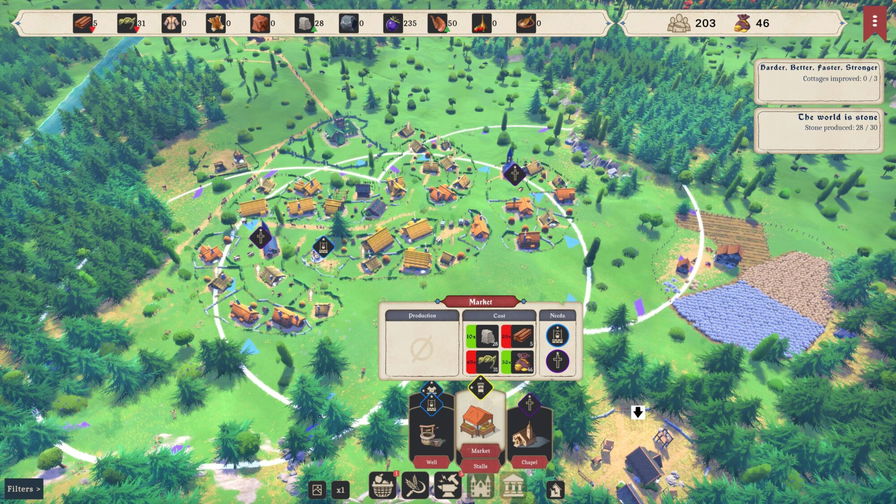The image size is (896, 504).
Task: Select the Chapel building card
Action: click(x=529, y=432)
